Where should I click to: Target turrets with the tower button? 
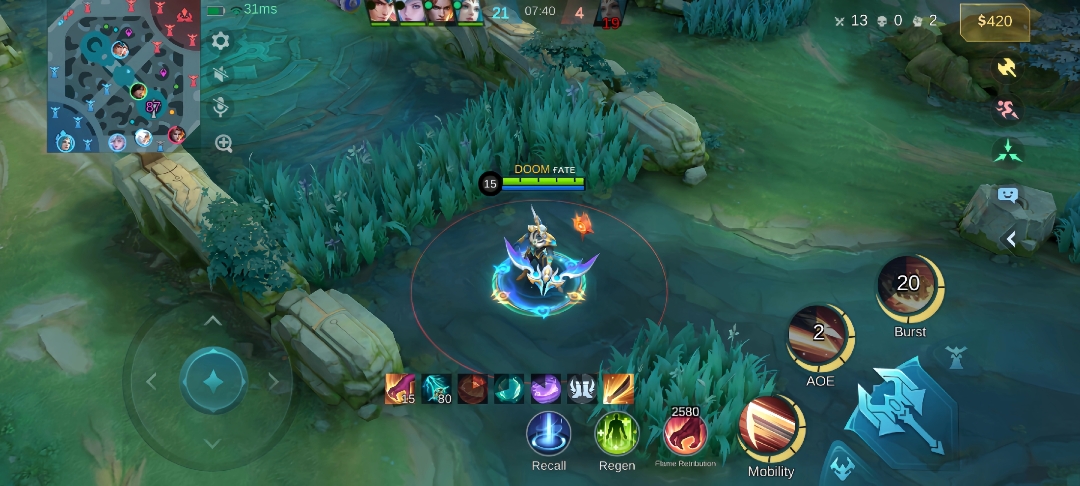click(956, 356)
